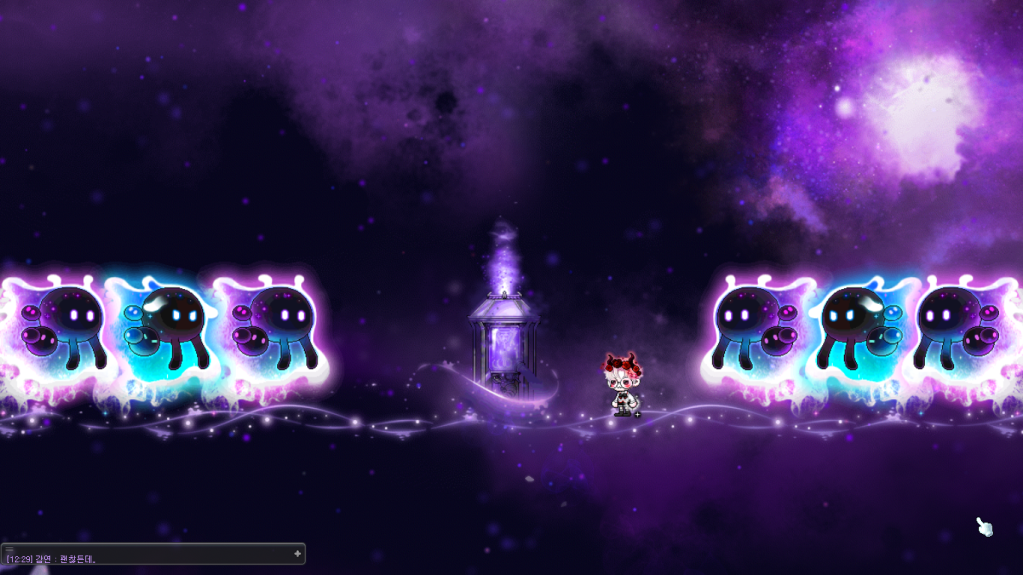Open the chat bar's three-line menu handle
This screenshot has height=575, width=1023.
[9, 549]
